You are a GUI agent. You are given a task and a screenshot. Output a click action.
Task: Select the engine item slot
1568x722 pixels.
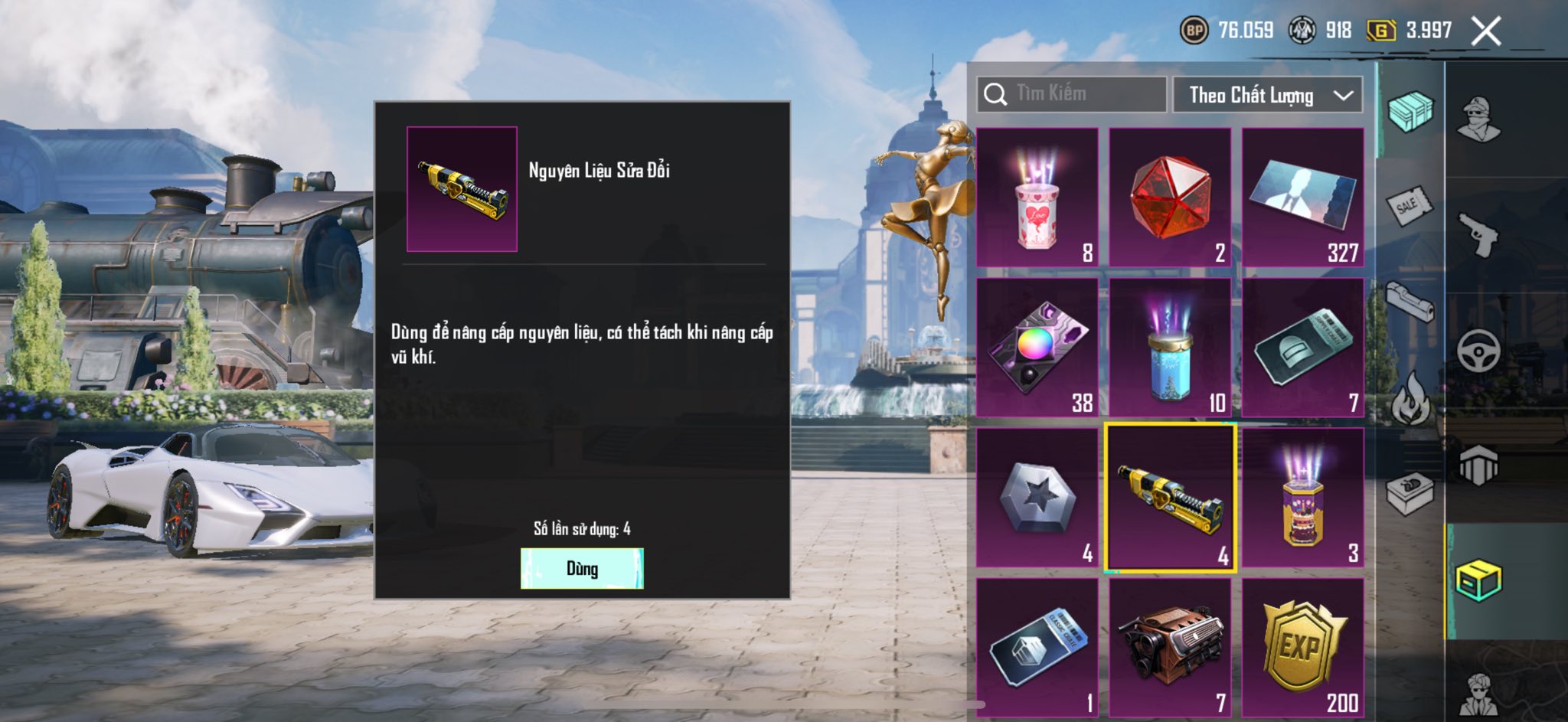(x=1170, y=648)
